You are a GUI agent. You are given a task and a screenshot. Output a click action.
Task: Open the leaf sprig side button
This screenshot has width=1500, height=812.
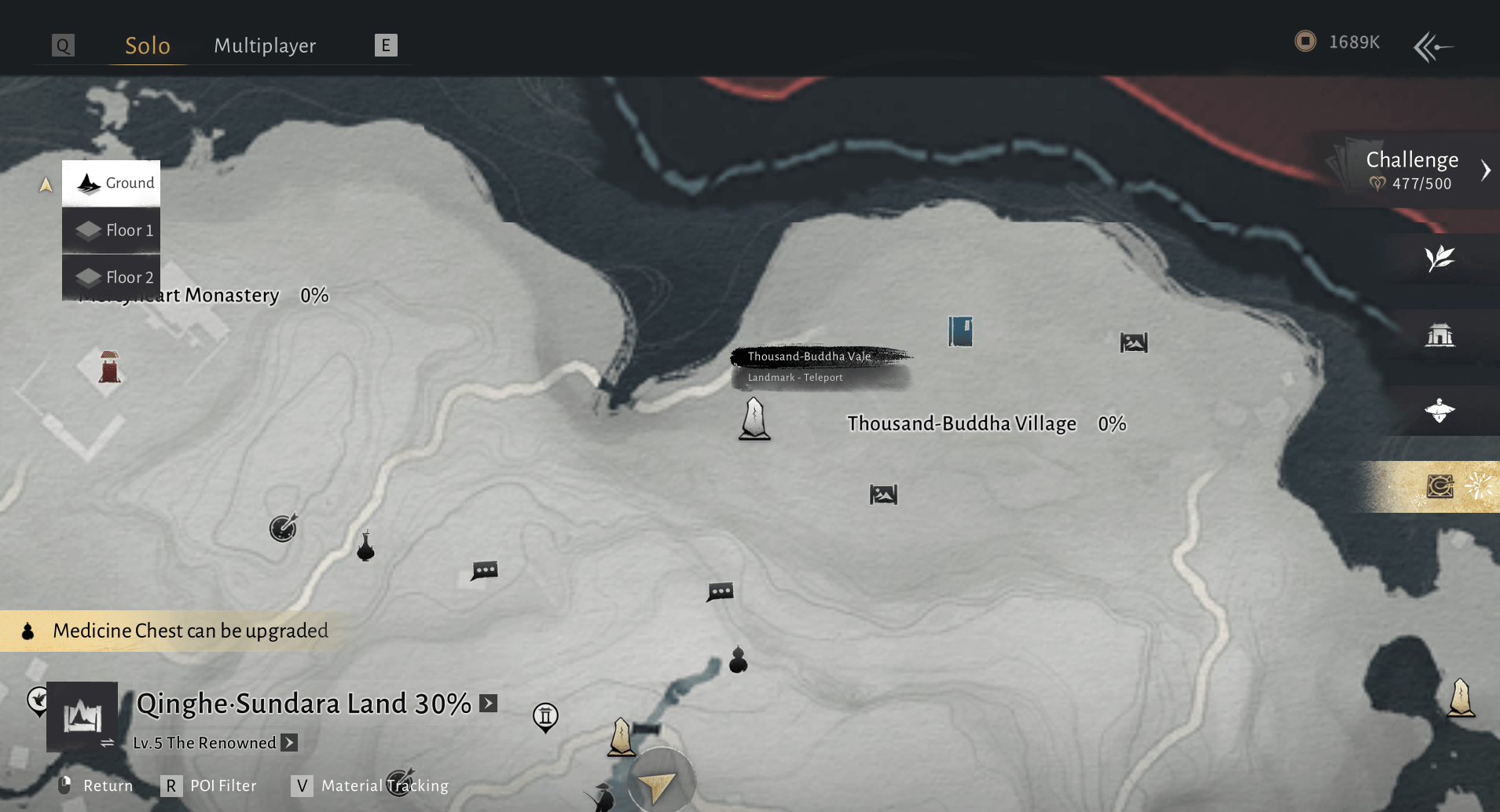point(1439,258)
